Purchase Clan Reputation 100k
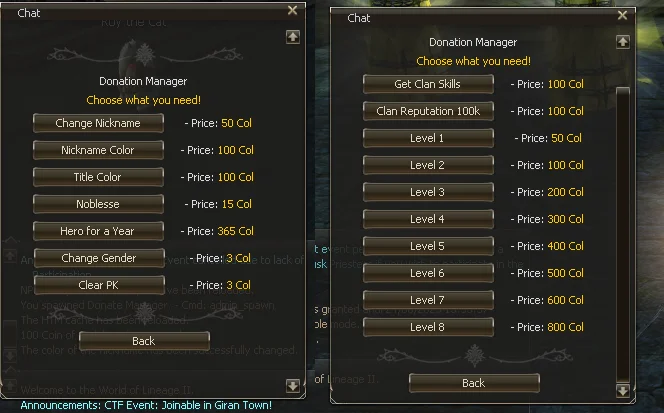This screenshot has width=664, height=413. coord(428,111)
